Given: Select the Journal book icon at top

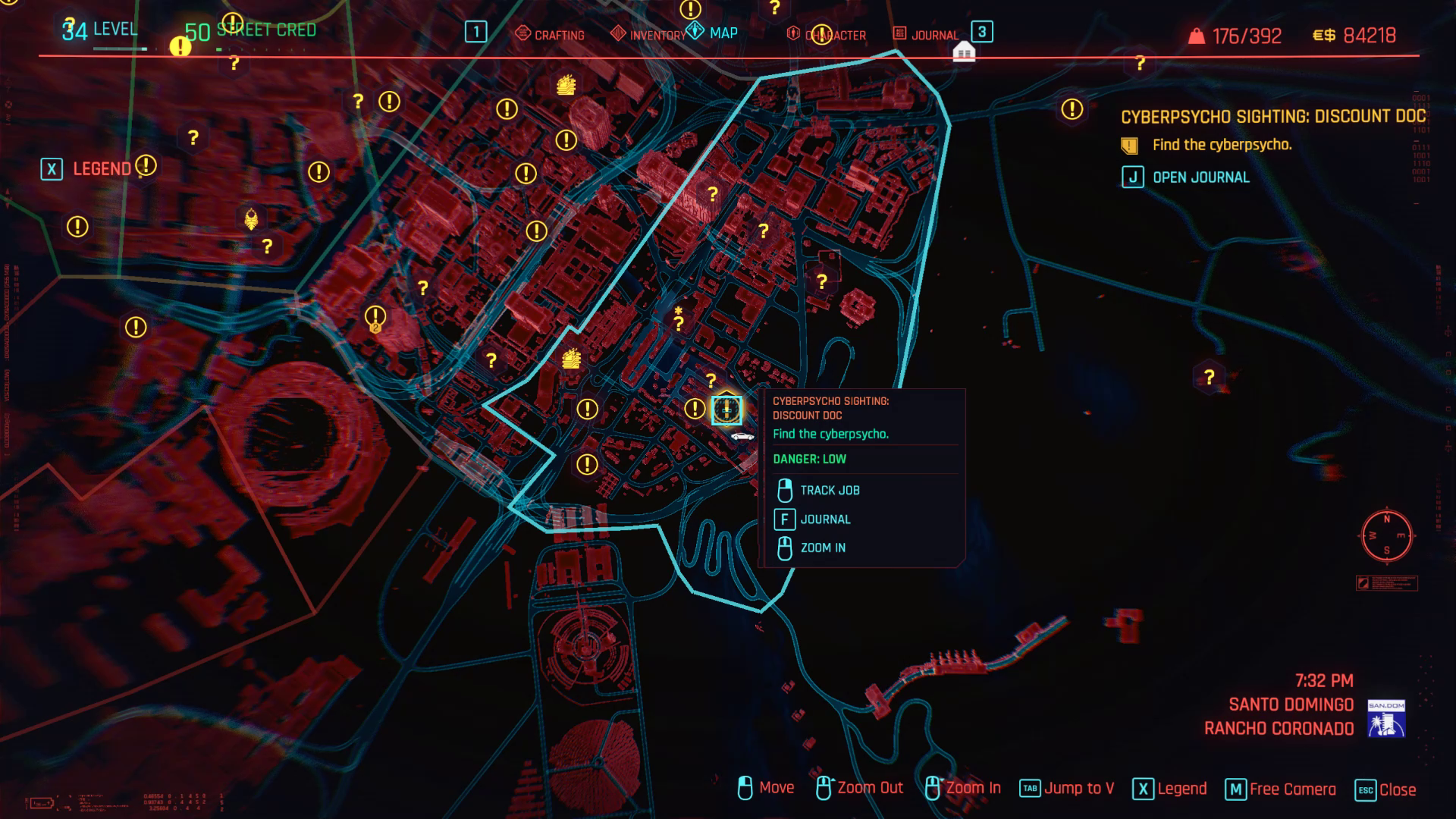Looking at the screenshot, I should tap(899, 34).
